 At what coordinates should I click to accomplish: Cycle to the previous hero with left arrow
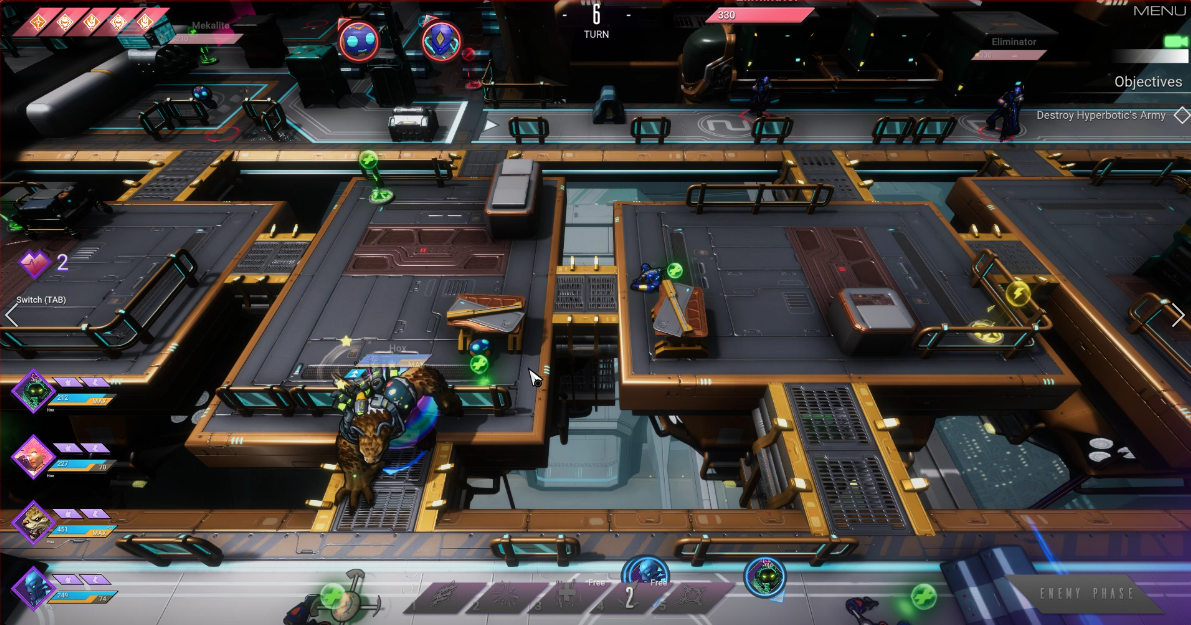point(11,315)
